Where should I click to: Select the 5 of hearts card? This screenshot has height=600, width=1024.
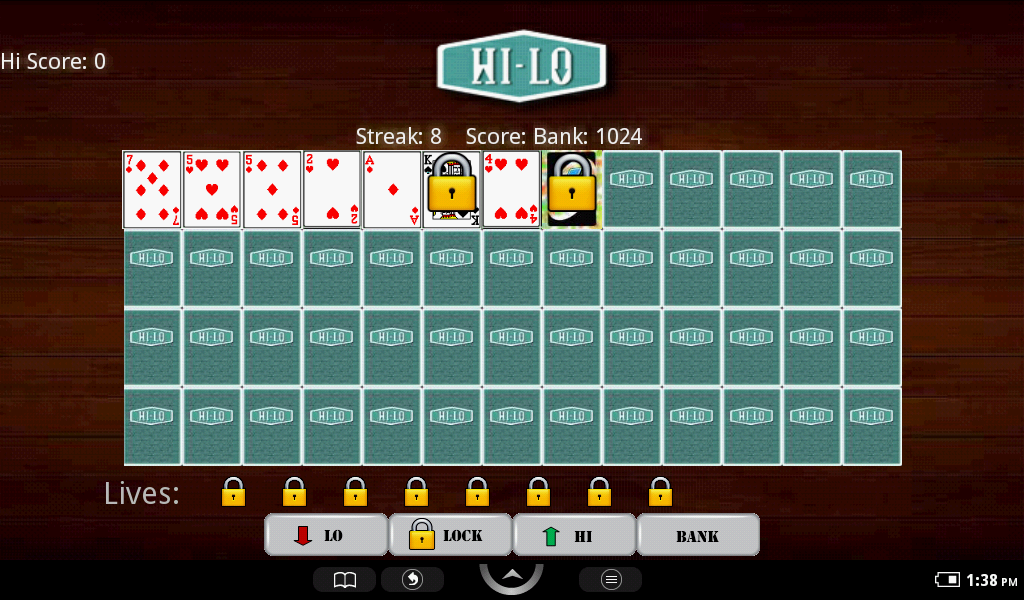click(x=212, y=190)
